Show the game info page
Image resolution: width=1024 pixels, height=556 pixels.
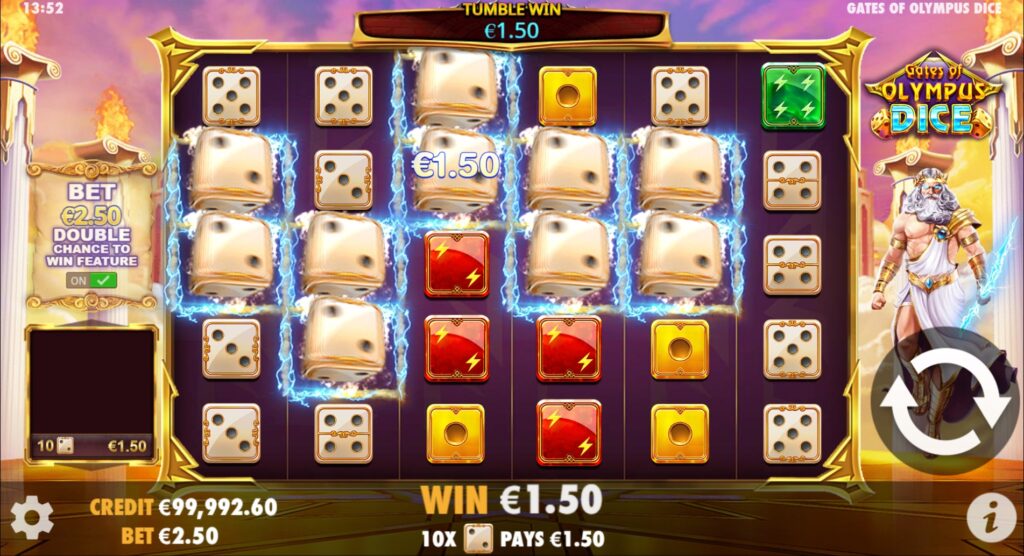[991, 517]
